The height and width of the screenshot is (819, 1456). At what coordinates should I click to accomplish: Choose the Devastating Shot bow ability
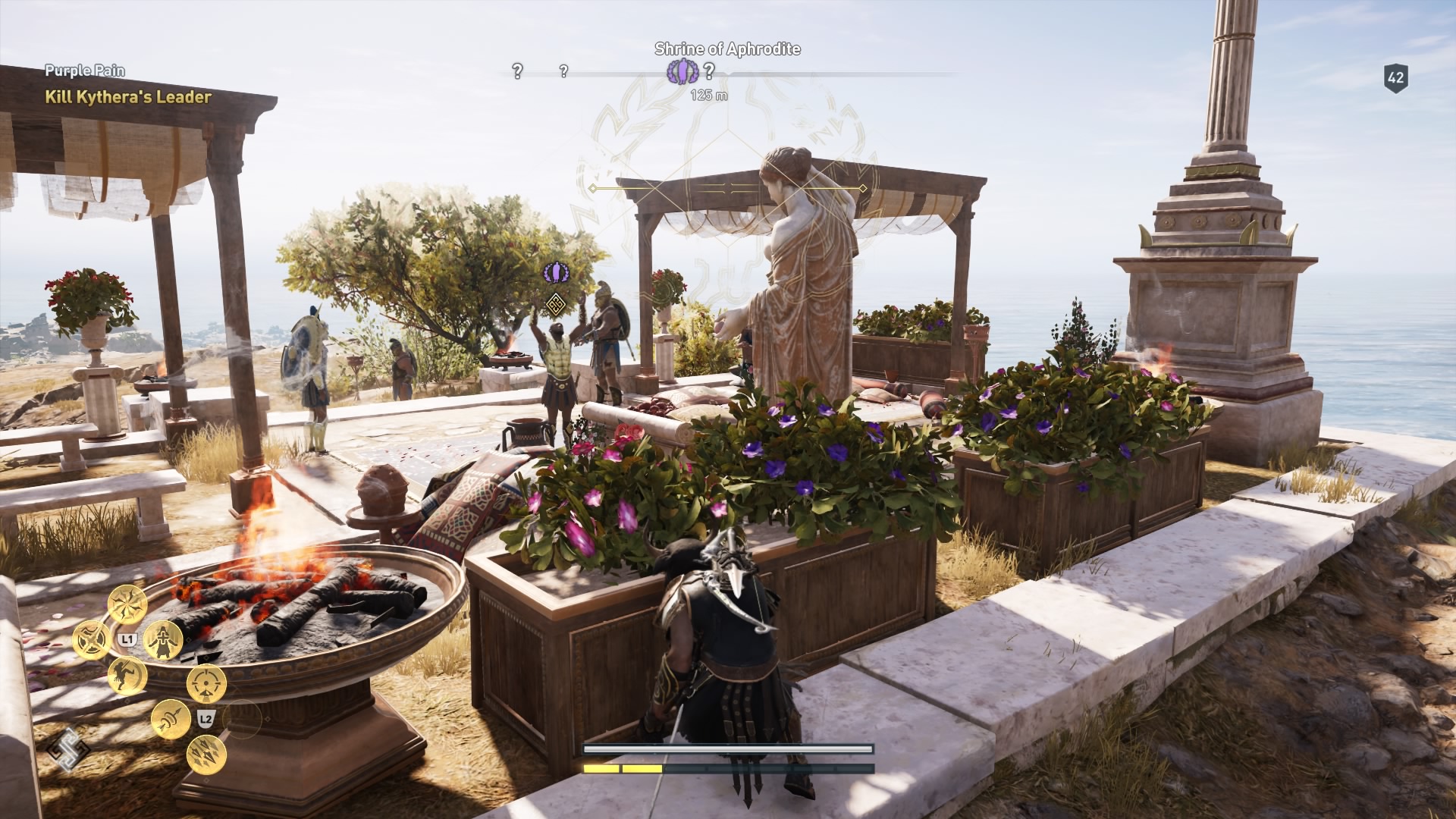click(x=207, y=682)
